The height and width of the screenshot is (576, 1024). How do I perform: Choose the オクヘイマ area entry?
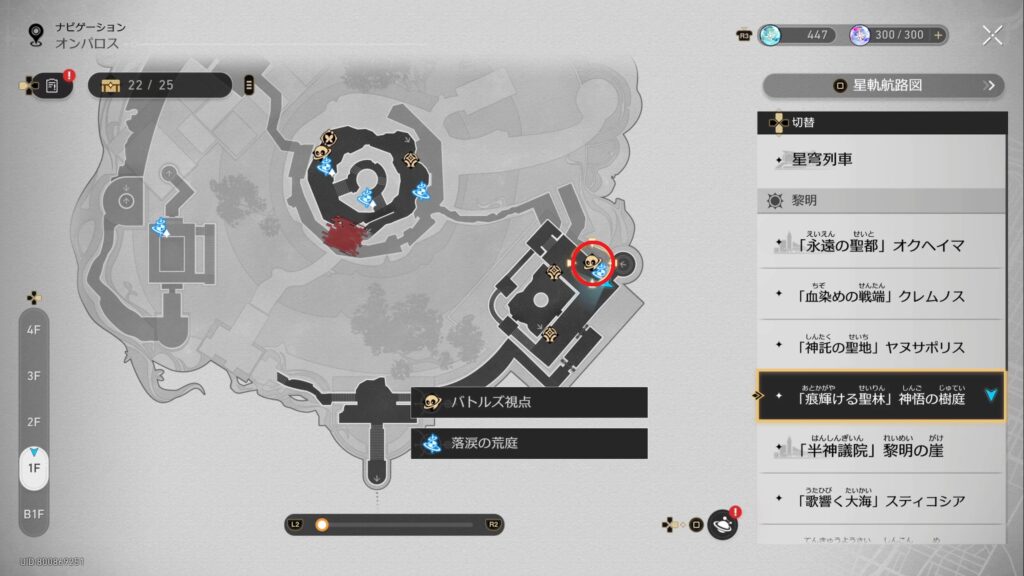(880, 244)
